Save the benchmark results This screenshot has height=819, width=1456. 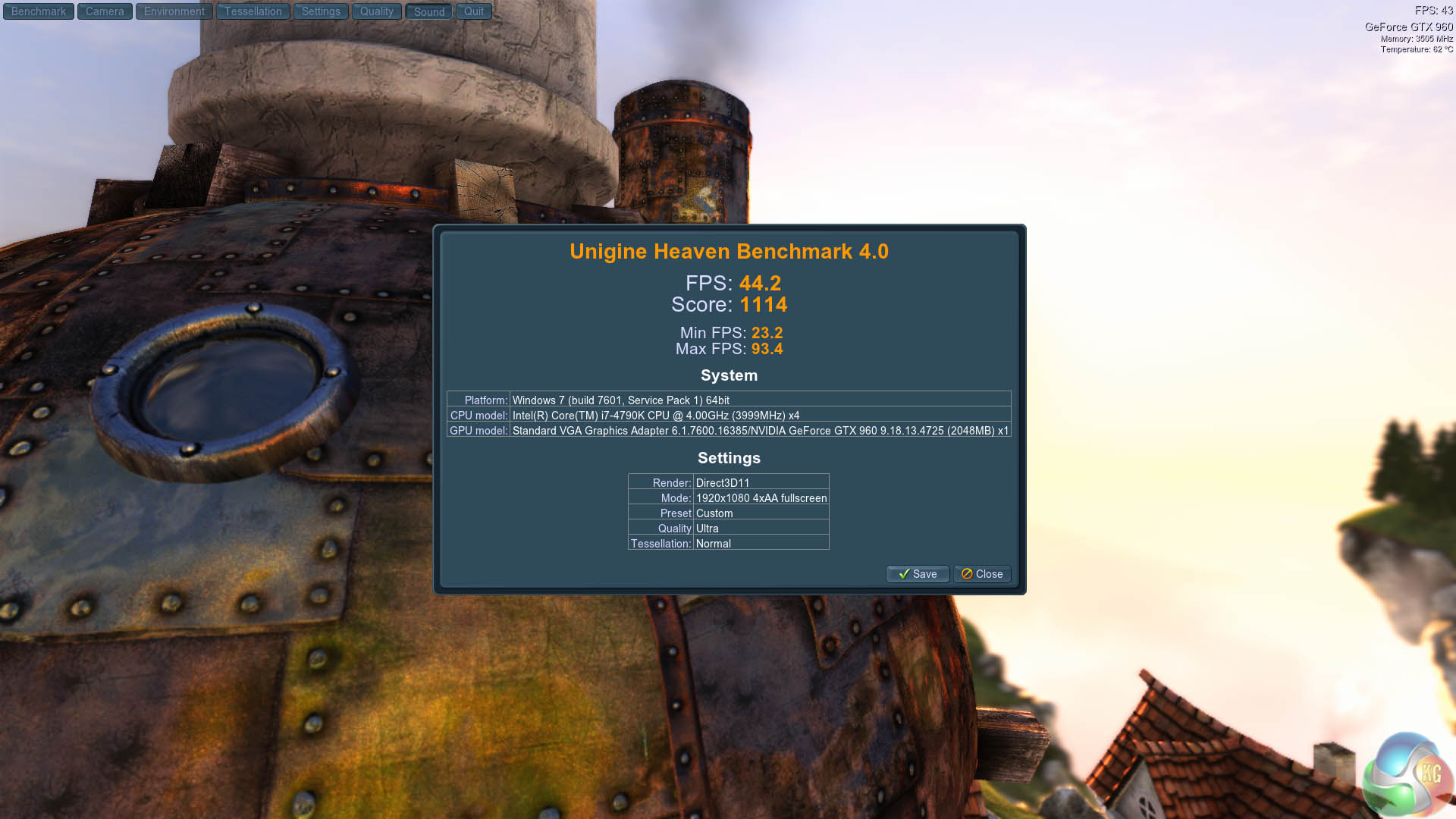918,574
